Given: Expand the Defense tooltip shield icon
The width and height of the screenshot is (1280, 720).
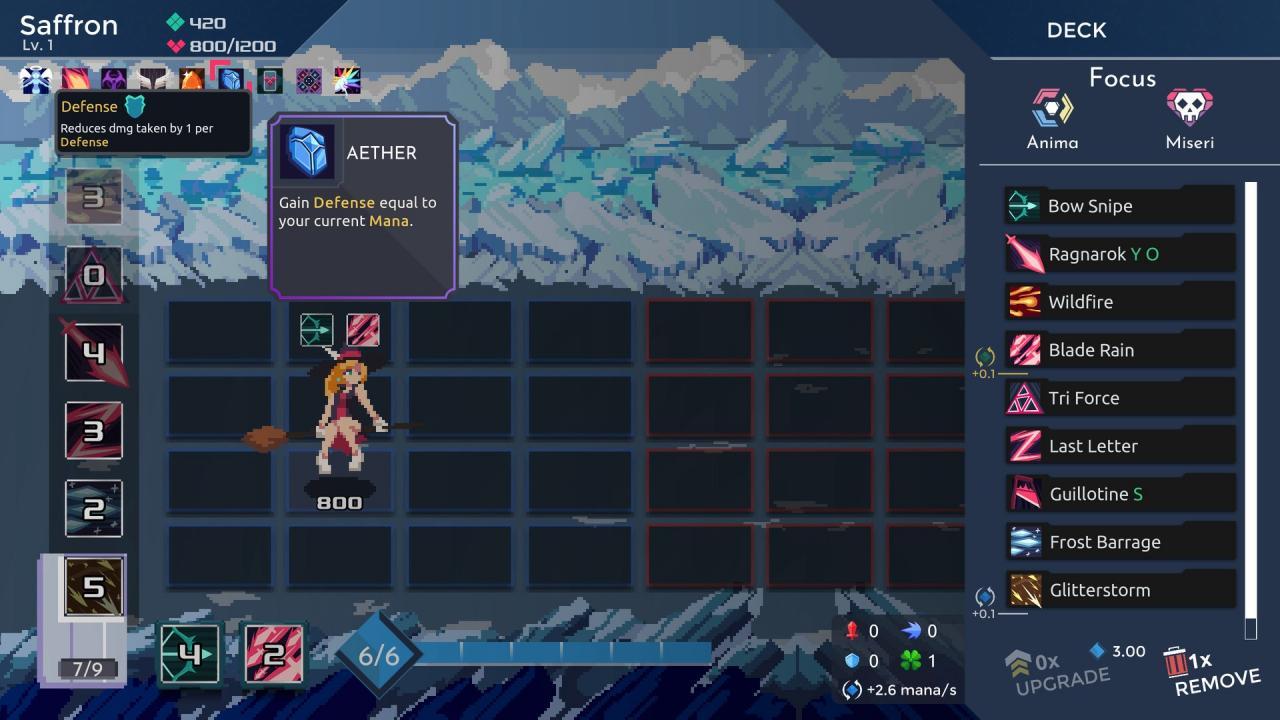Looking at the screenshot, I should pos(134,105).
